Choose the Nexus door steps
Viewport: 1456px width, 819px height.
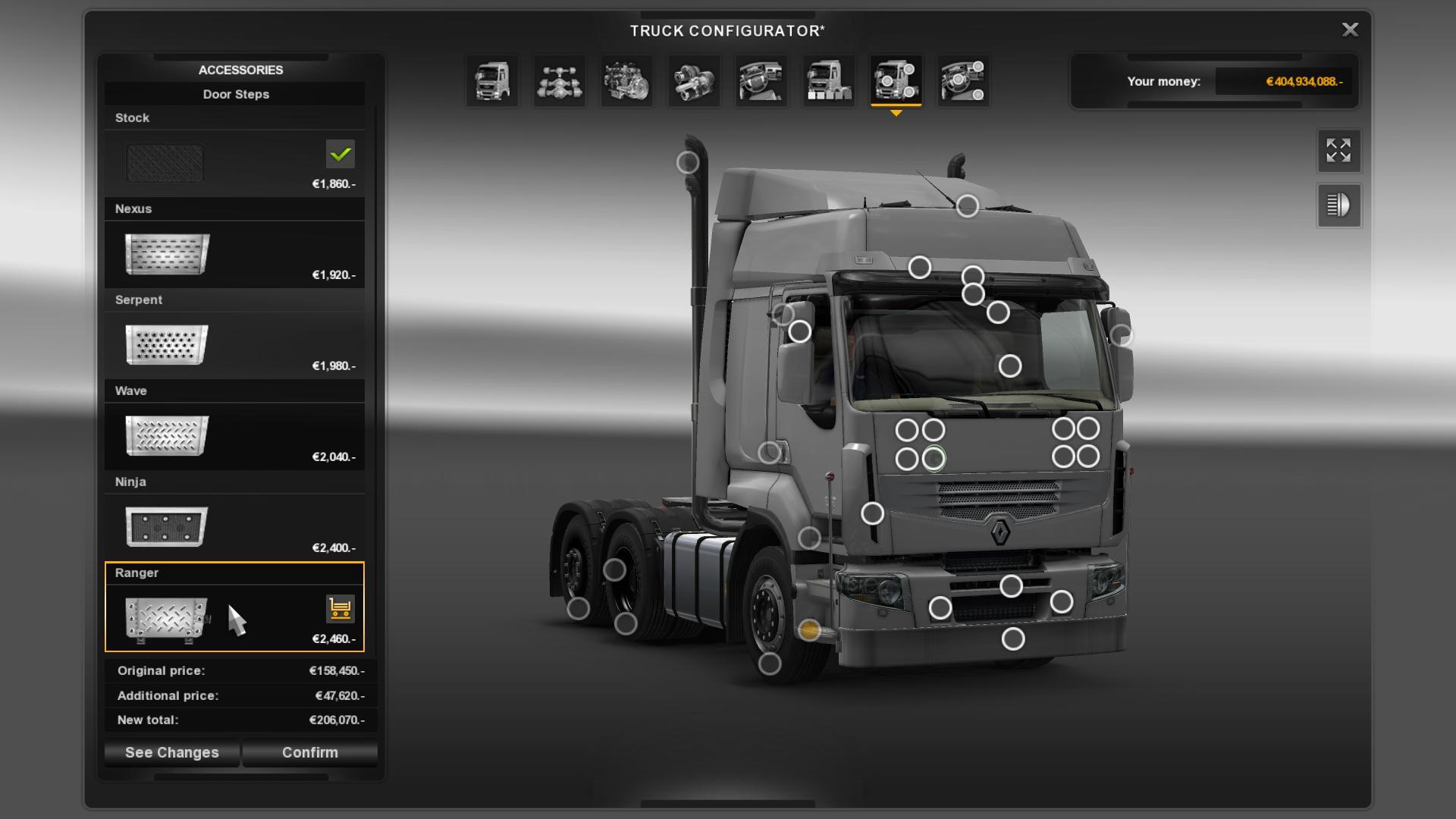(x=234, y=253)
